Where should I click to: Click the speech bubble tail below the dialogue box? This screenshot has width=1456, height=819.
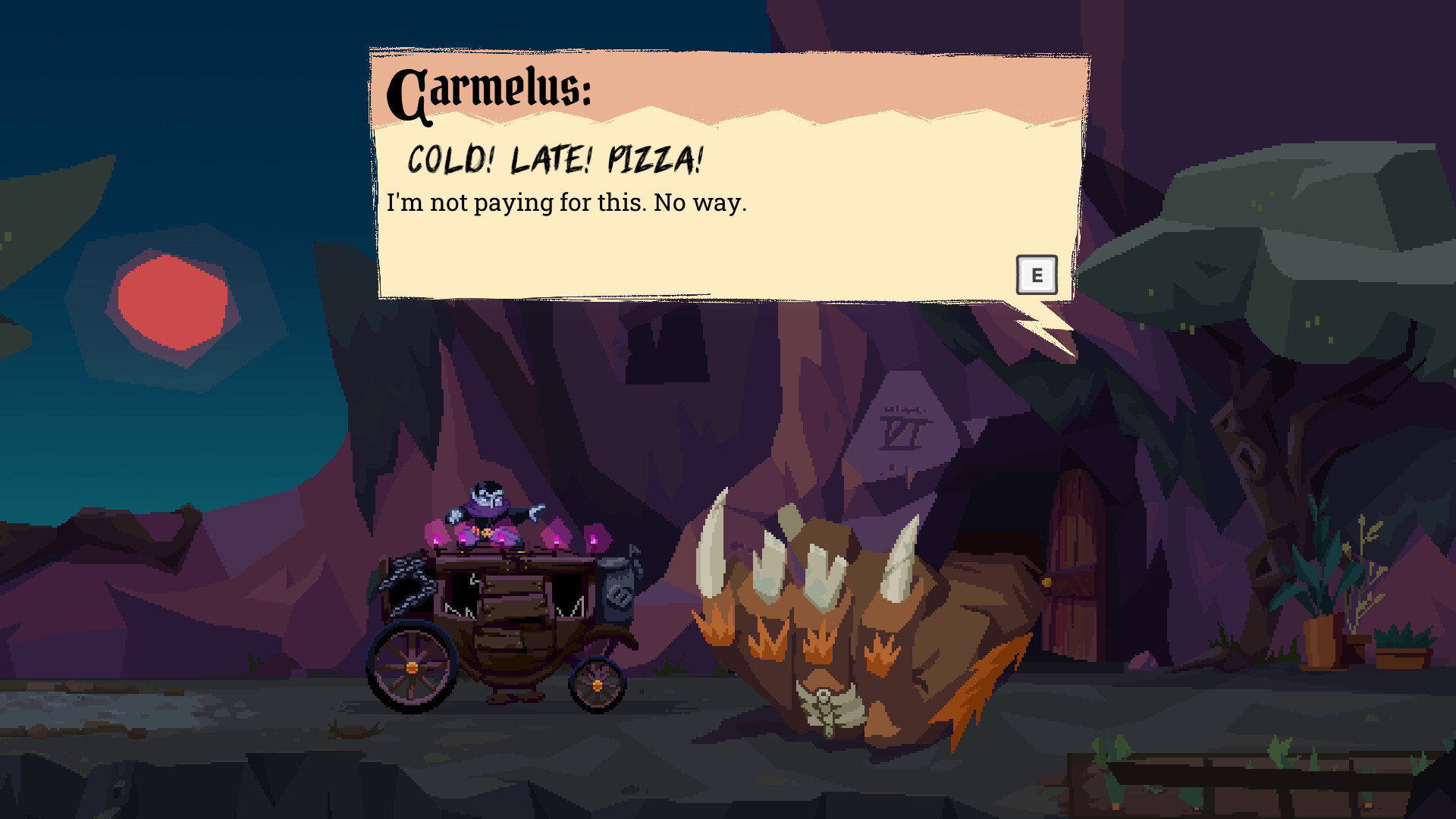click(1039, 322)
